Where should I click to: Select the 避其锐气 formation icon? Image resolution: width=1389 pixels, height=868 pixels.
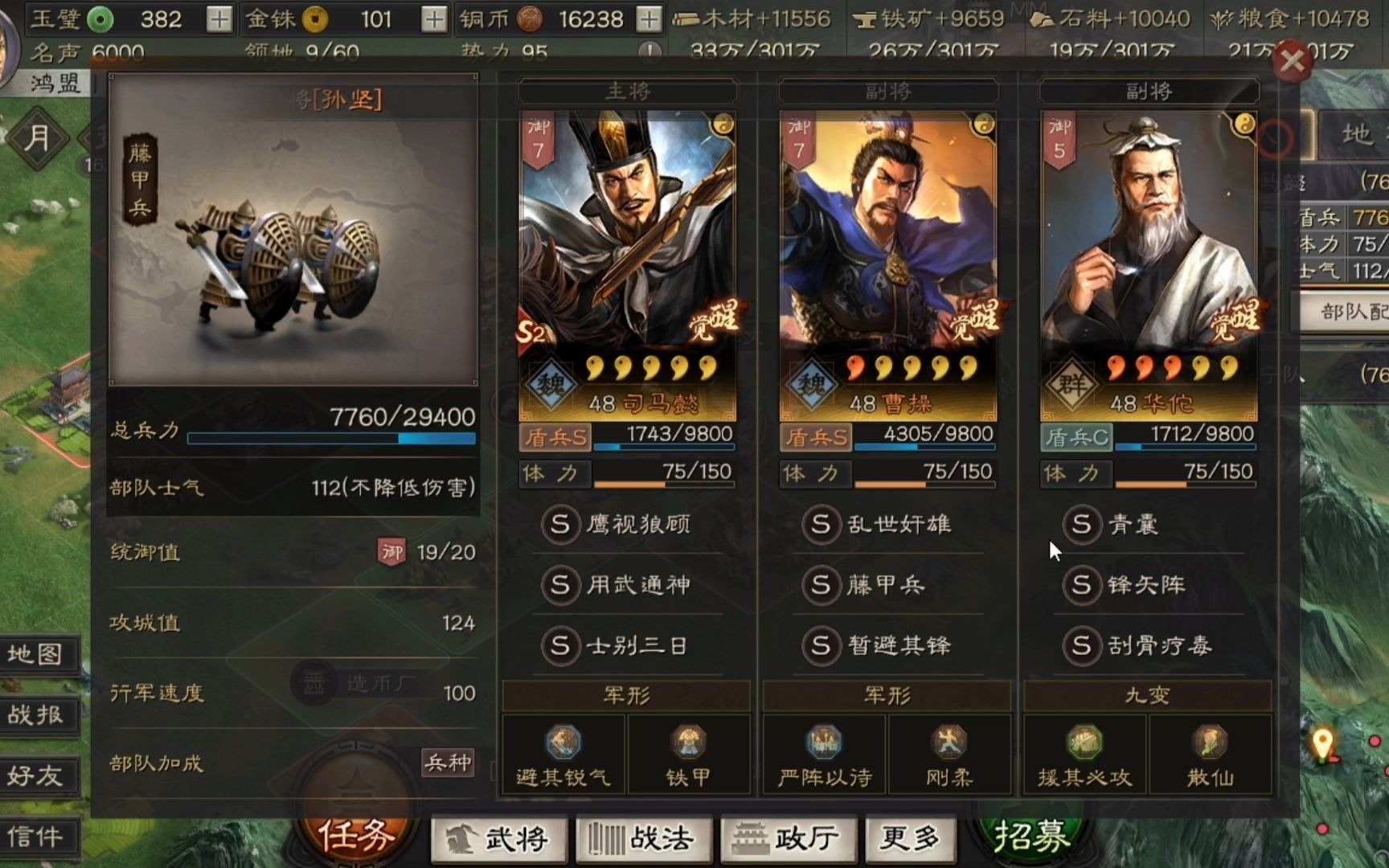pyautogui.click(x=563, y=747)
